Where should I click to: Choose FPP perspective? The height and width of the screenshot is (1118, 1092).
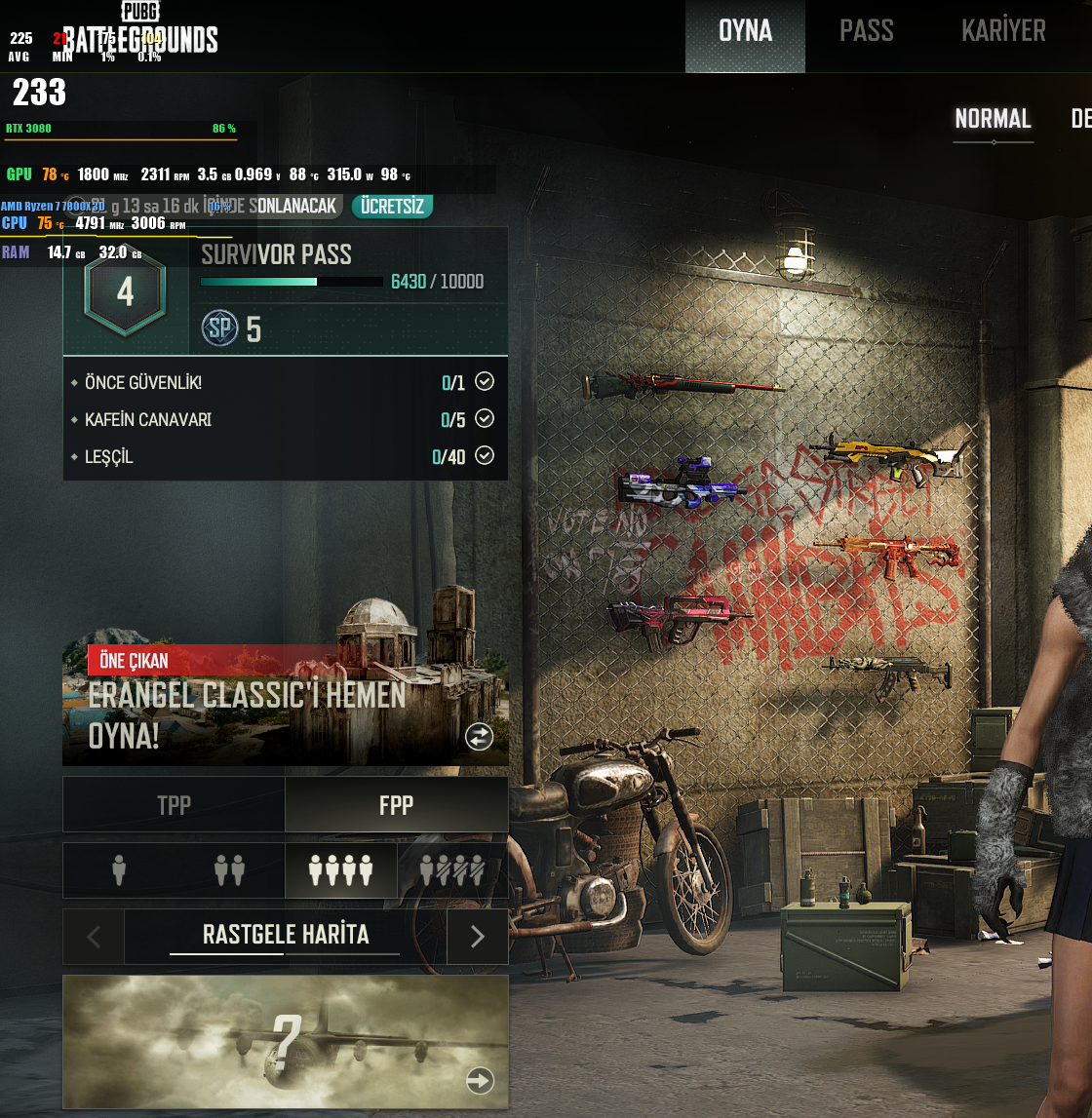[396, 805]
